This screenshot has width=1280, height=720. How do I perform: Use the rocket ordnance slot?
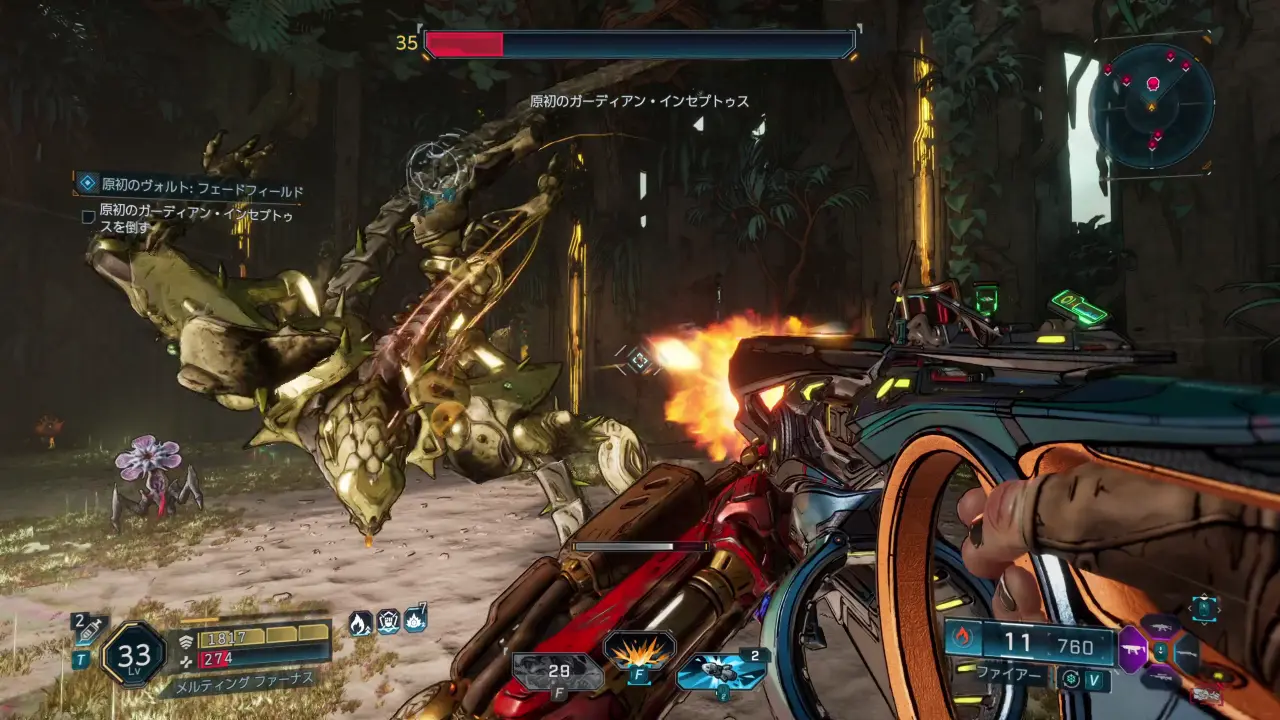720,671
